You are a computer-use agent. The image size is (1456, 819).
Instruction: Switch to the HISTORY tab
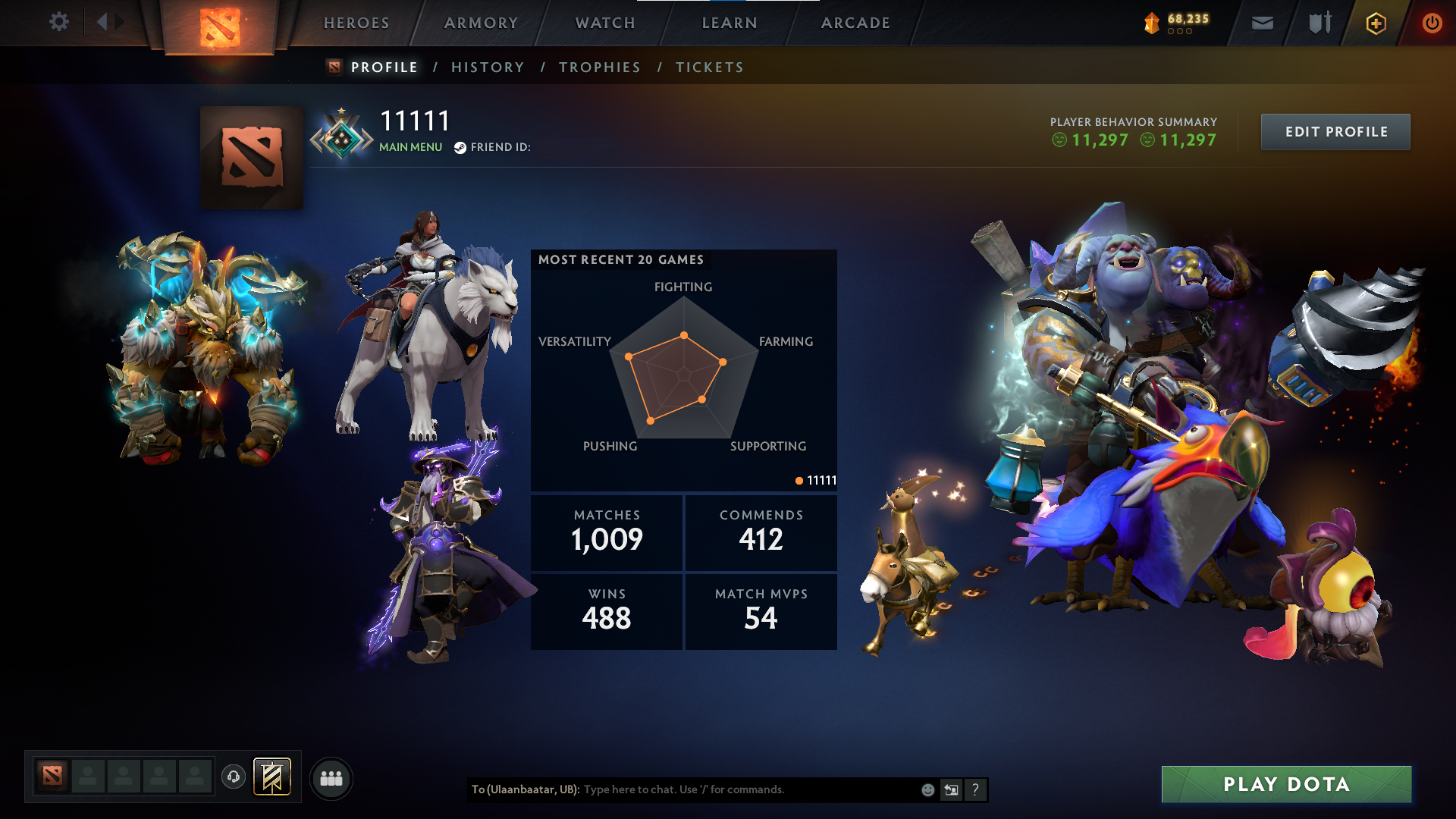click(488, 67)
